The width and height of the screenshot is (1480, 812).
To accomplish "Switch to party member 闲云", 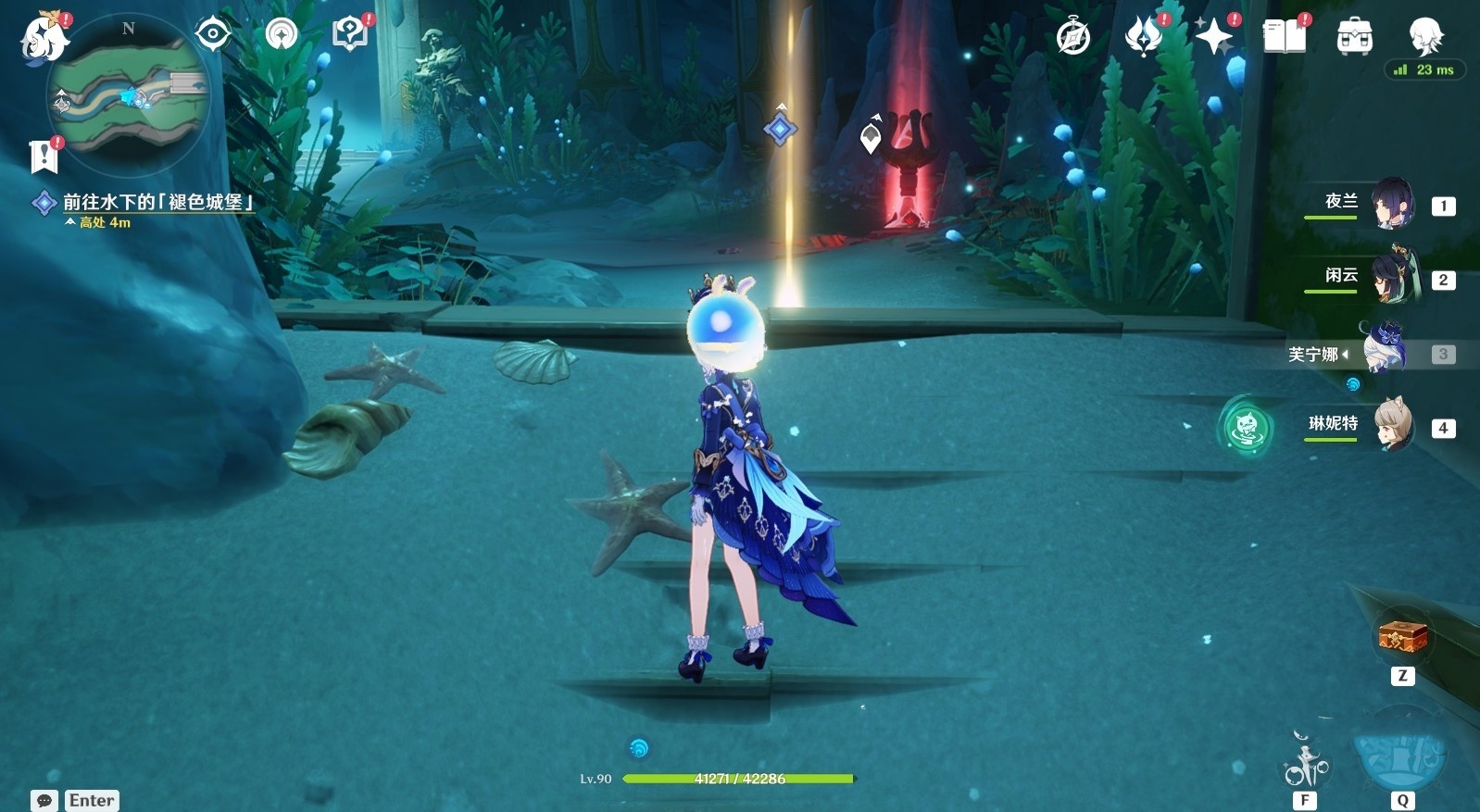I will pos(1391,277).
